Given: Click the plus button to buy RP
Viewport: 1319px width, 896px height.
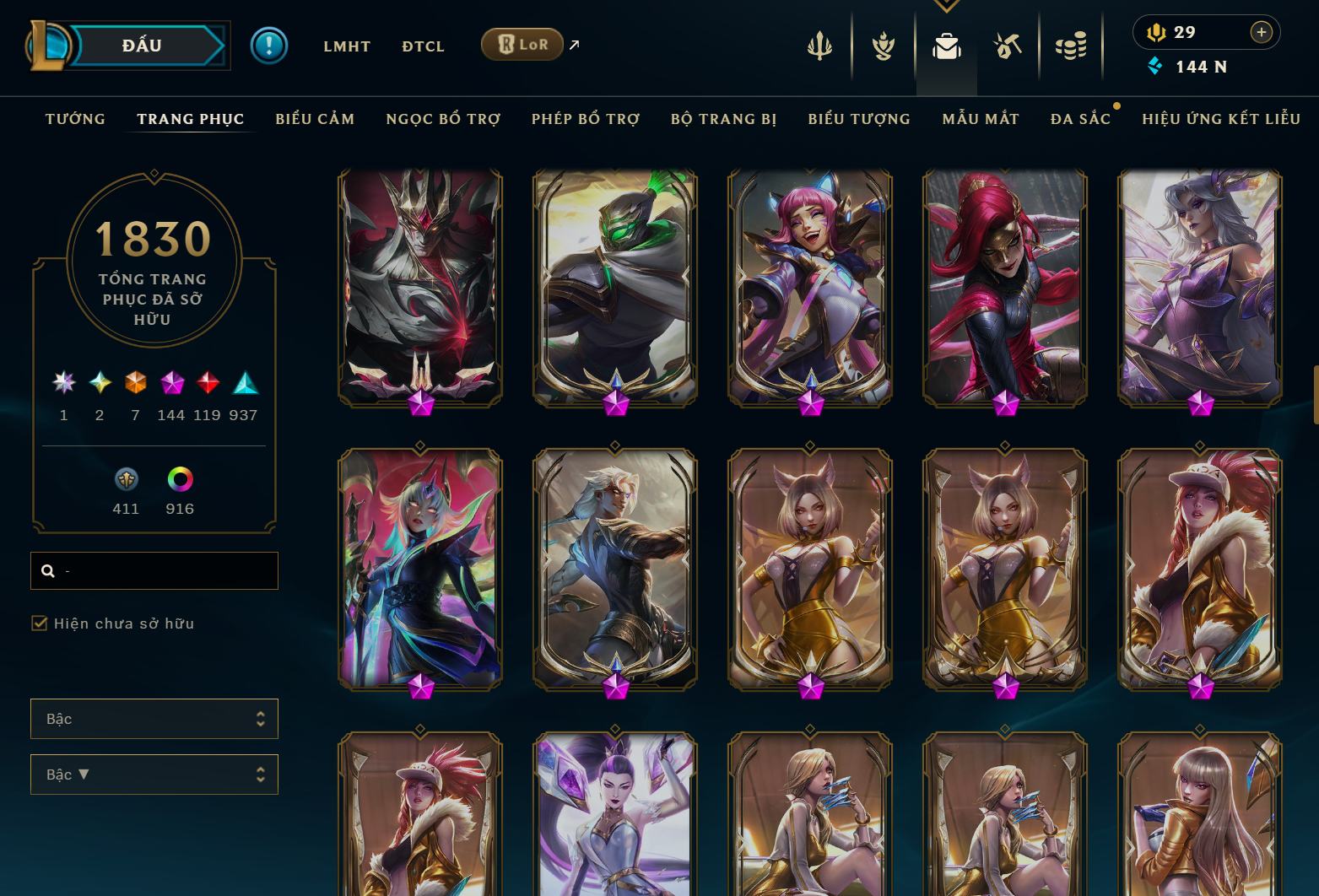Looking at the screenshot, I should pyautogui.click(x=1262, y=32).
